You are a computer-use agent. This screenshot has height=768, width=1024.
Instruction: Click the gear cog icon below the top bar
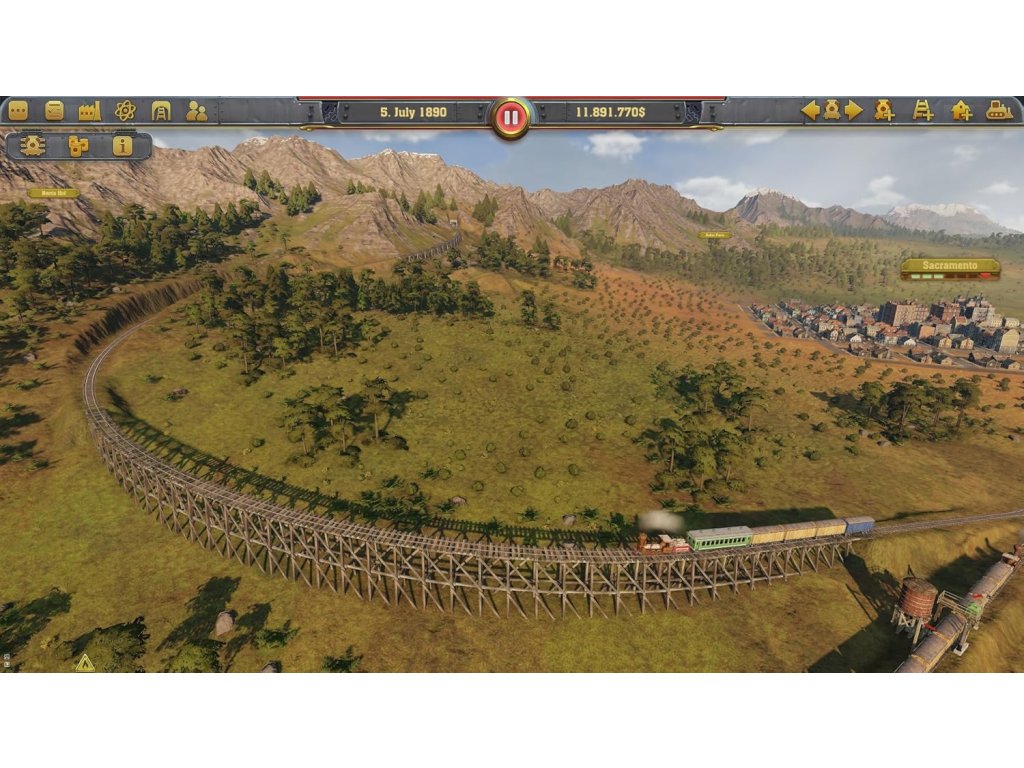click(33, 146)
